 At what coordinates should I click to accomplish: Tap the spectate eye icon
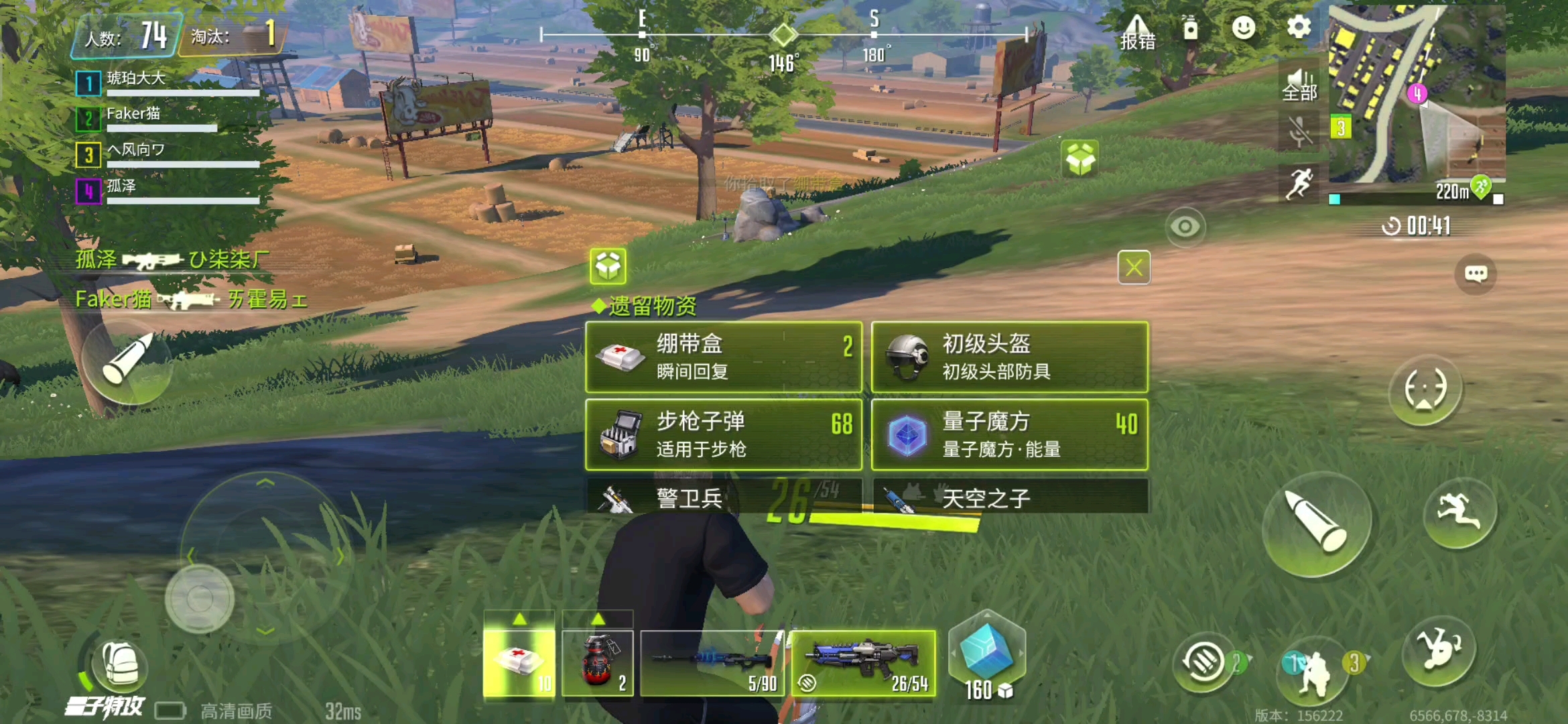coord(1186,226)
